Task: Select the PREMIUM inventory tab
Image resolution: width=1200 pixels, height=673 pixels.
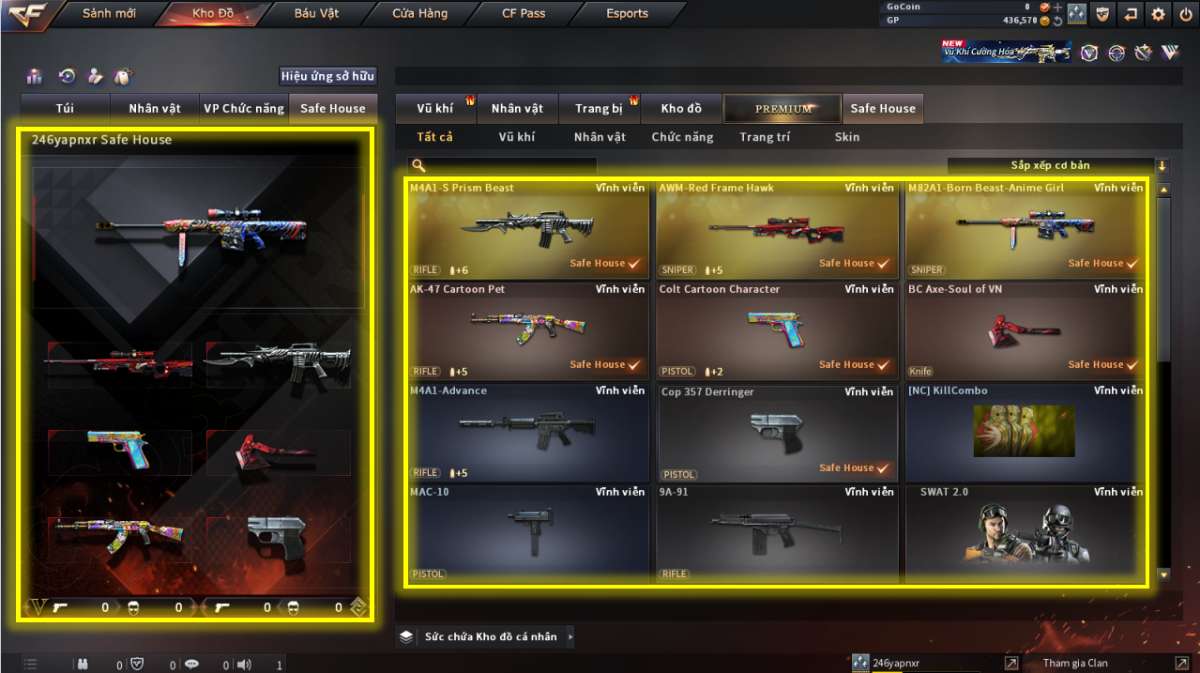Action: 783,108
